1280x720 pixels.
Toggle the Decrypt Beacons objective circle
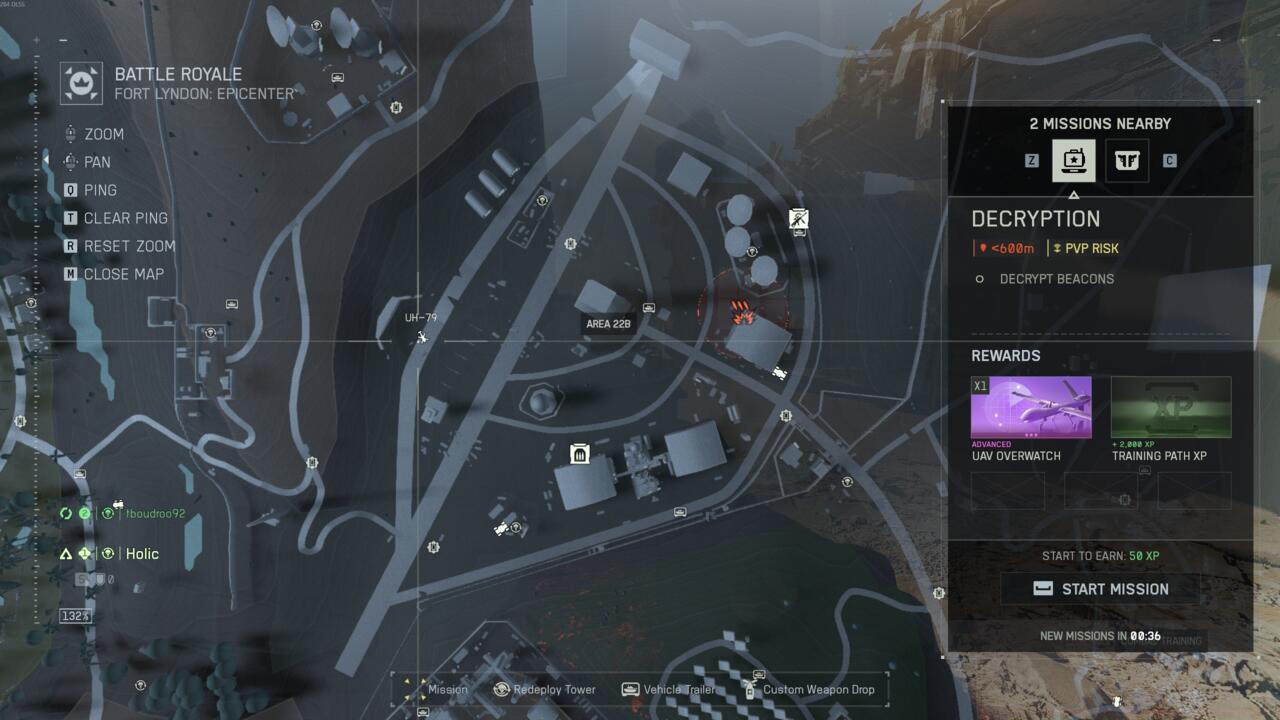click(x=978, y=279)
